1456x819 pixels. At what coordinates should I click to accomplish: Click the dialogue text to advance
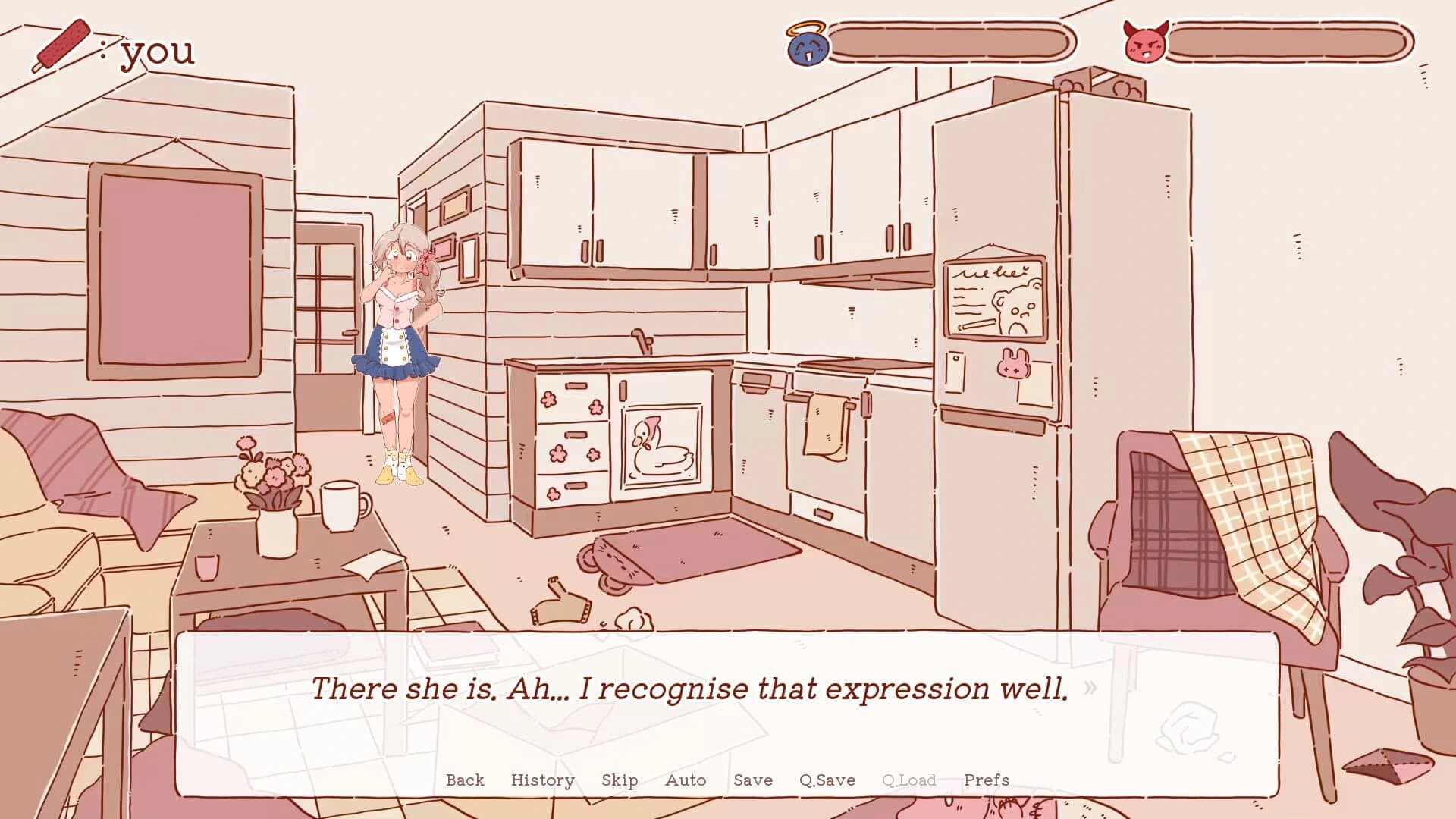coord(690,689)
